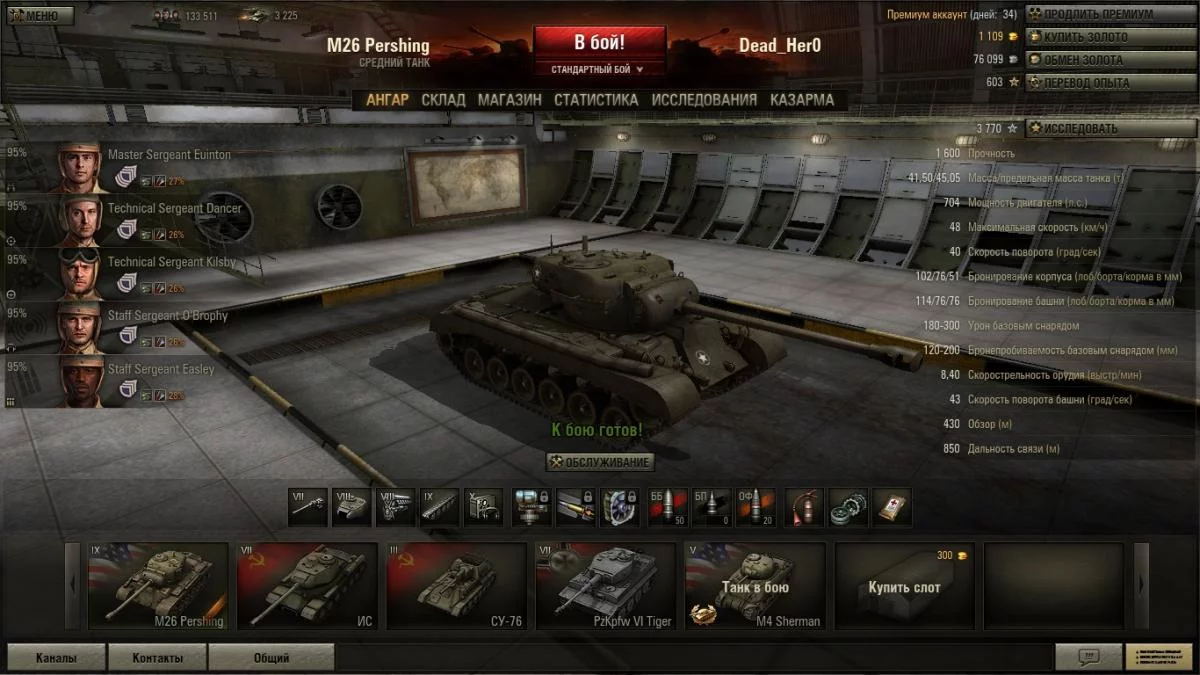Open the Магазин tab
Viewport: 1200px width, 675px height.
(509, 100)
